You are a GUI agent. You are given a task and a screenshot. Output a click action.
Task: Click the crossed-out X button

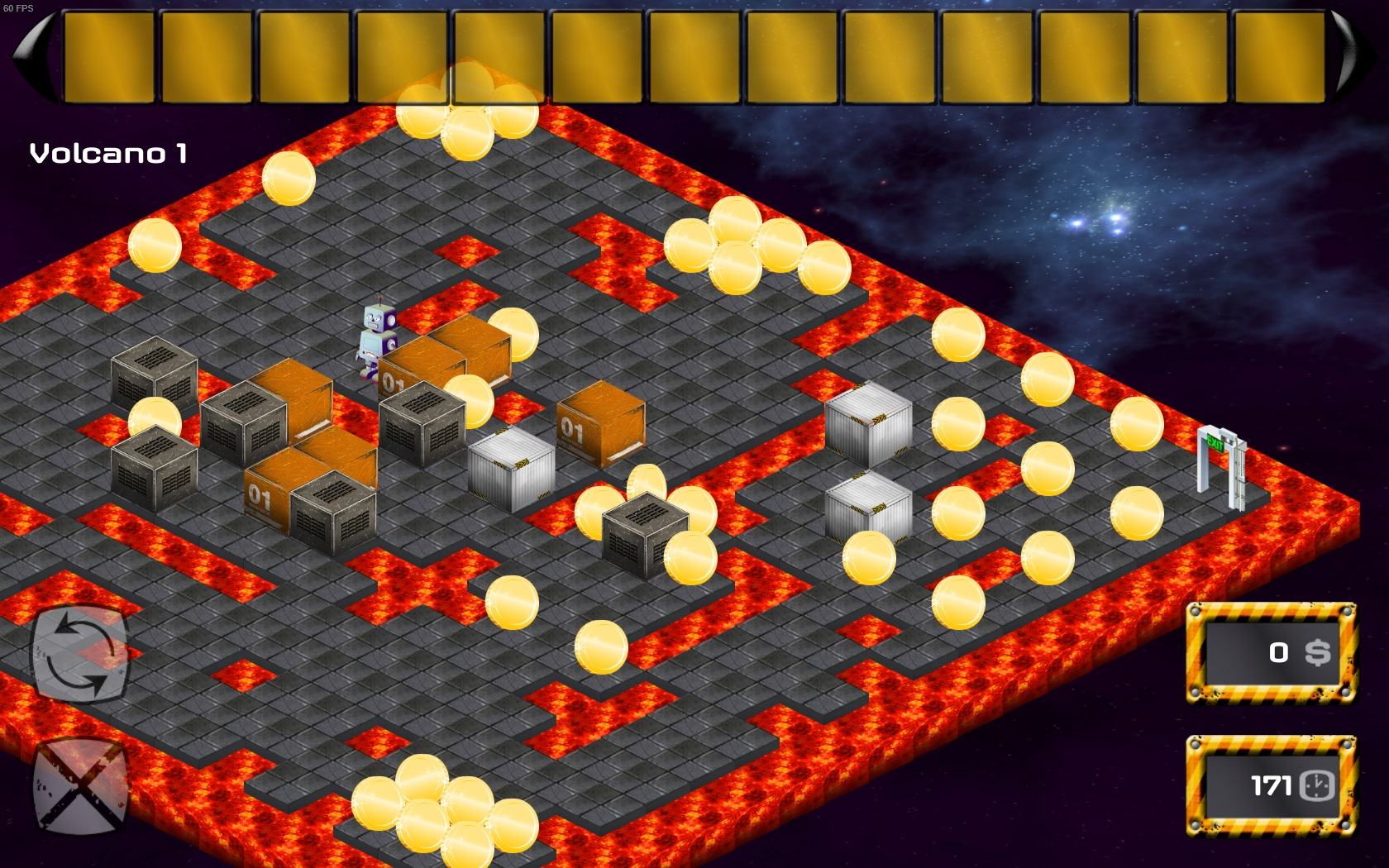[80, 785]
